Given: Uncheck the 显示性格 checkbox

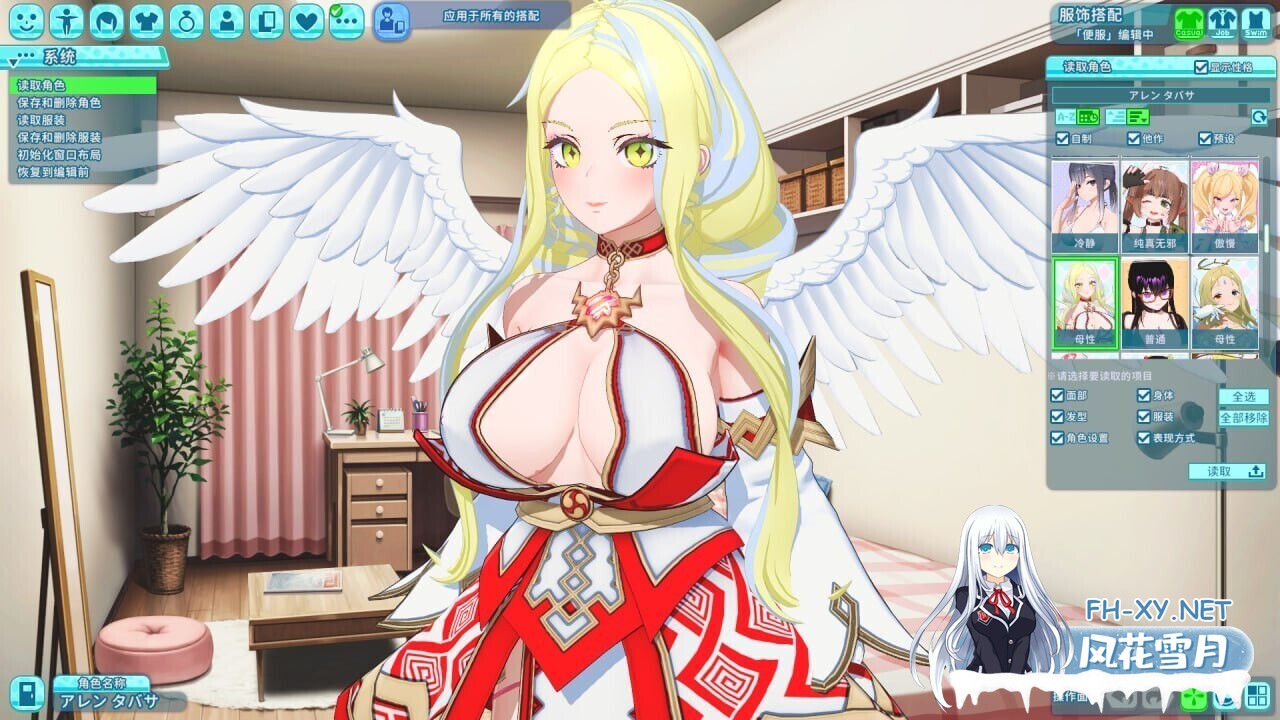Looking at the screenshot, I should click(1201, 67).
